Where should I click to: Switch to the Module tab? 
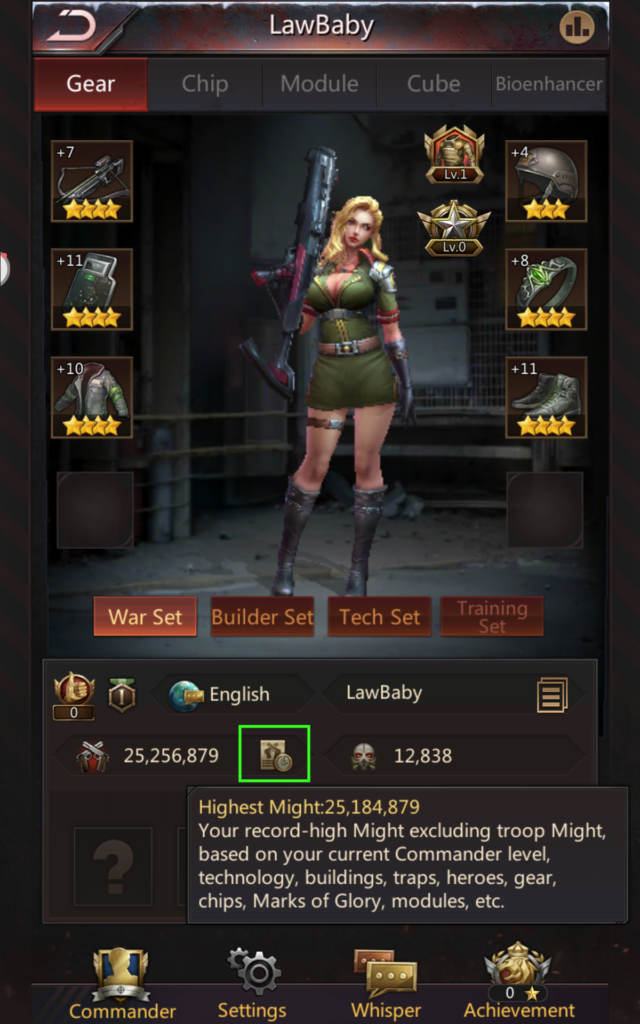[x=319, y=84]
